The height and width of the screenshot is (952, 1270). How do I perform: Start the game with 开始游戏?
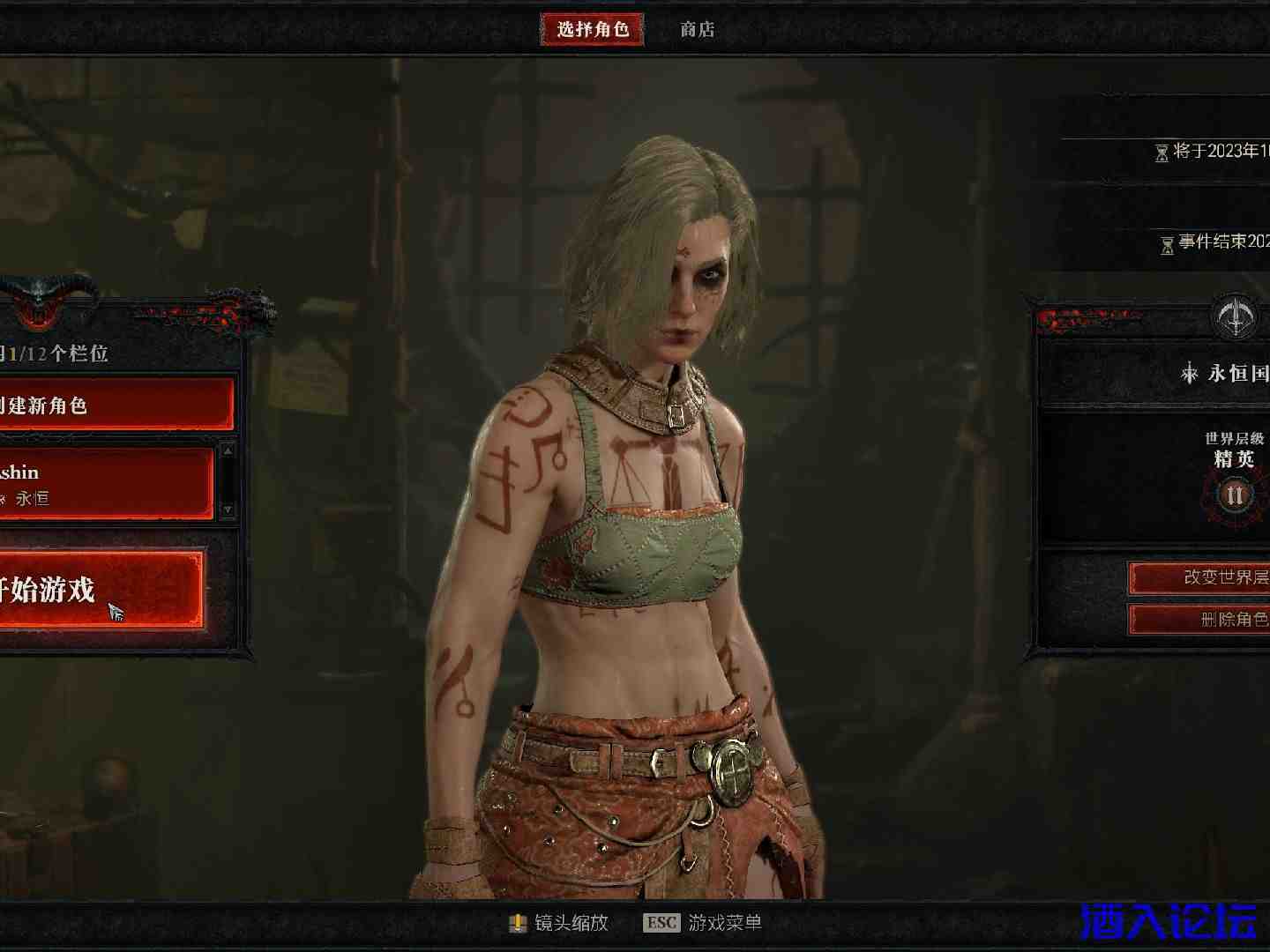click(99, 590)
